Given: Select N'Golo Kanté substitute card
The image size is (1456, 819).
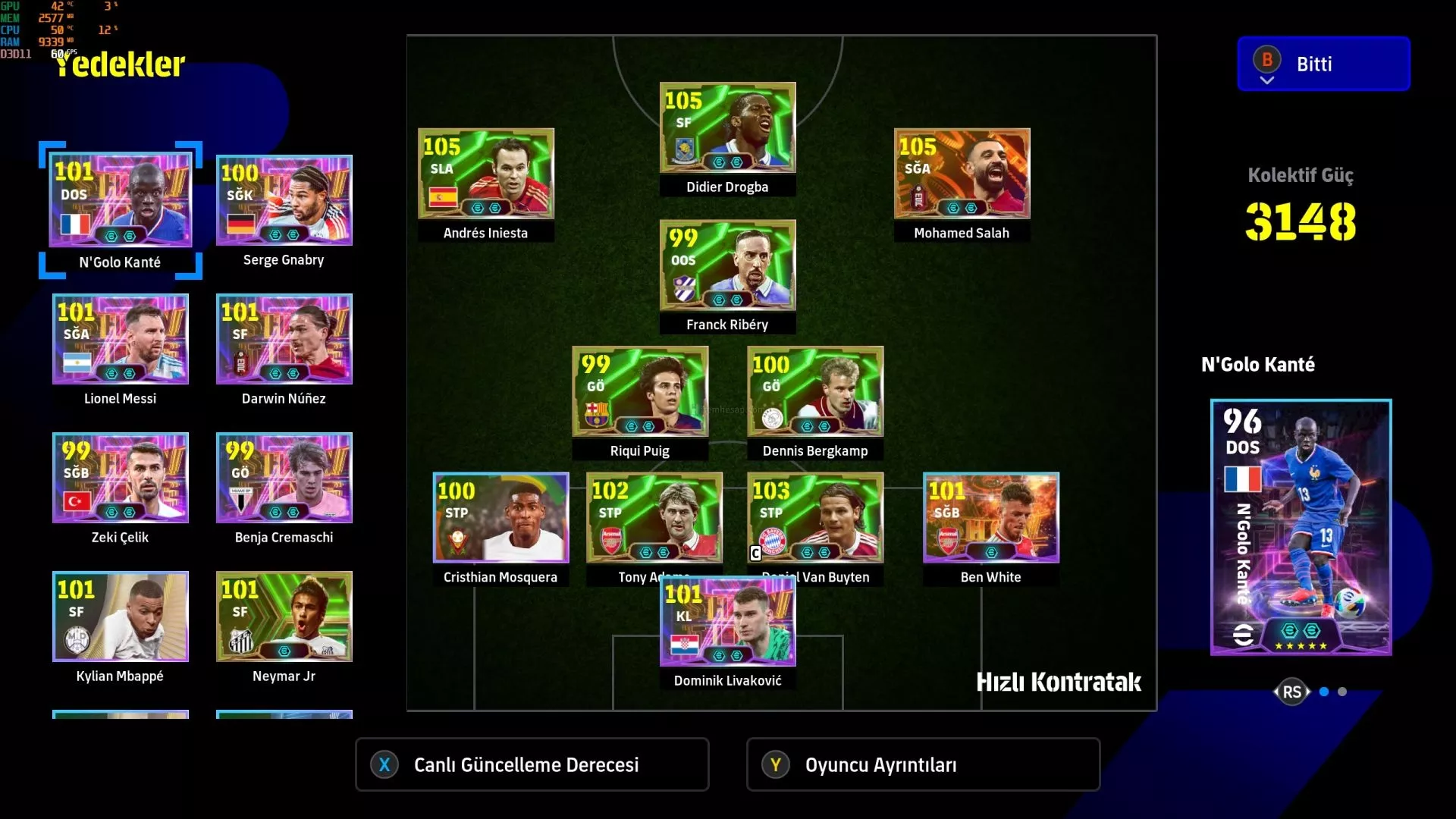Looking at the screenshot, I should click(x=121, y=200).
